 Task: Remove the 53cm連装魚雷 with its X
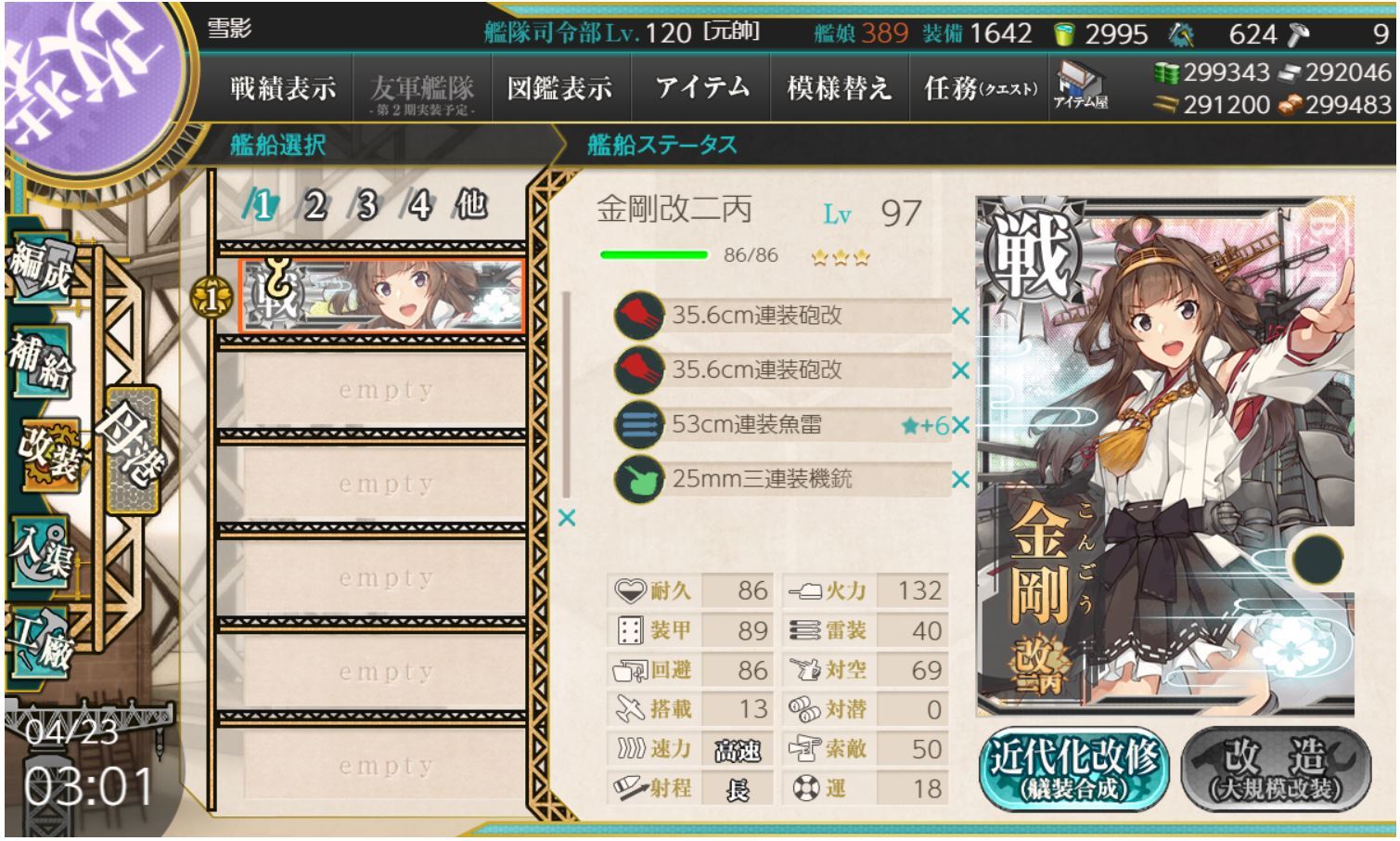tap(960, 425)
